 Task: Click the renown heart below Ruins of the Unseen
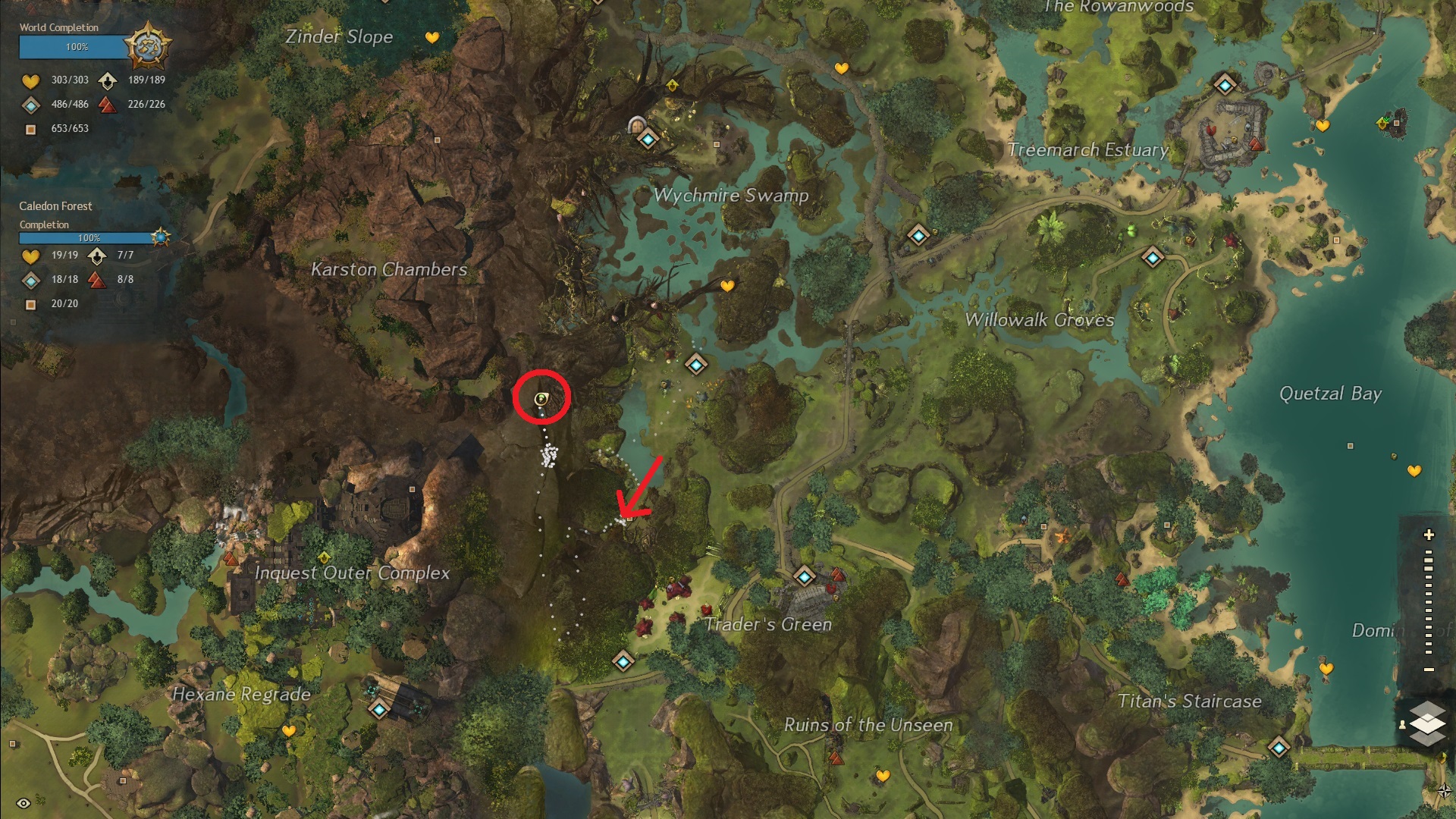click(x=883, y=776)
